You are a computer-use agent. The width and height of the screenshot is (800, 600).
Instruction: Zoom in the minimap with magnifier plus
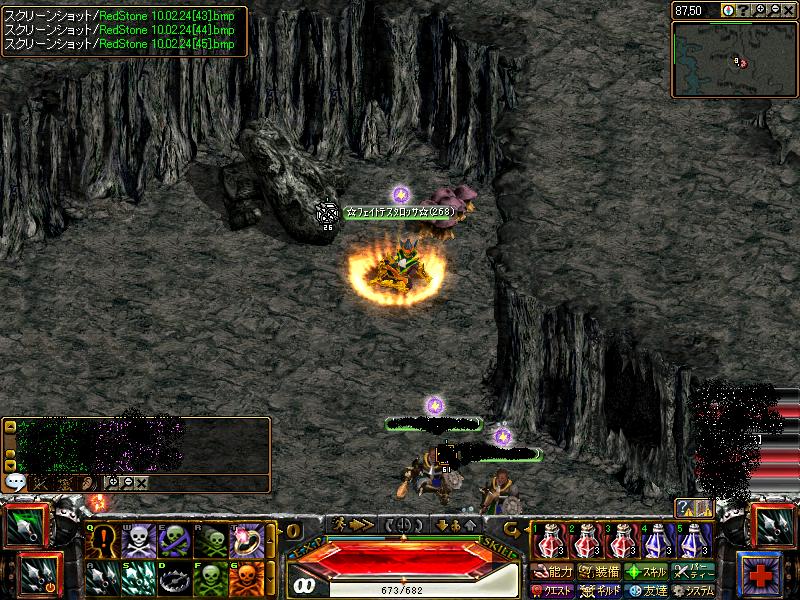pyautogui.click(x=759, y=9)
